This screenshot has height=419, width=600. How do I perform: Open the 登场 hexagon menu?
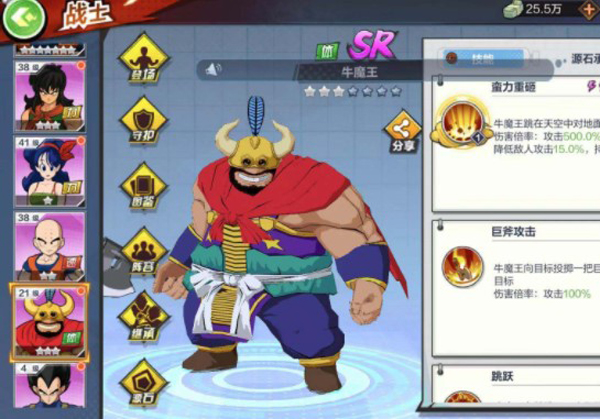[x=144, y=60]
